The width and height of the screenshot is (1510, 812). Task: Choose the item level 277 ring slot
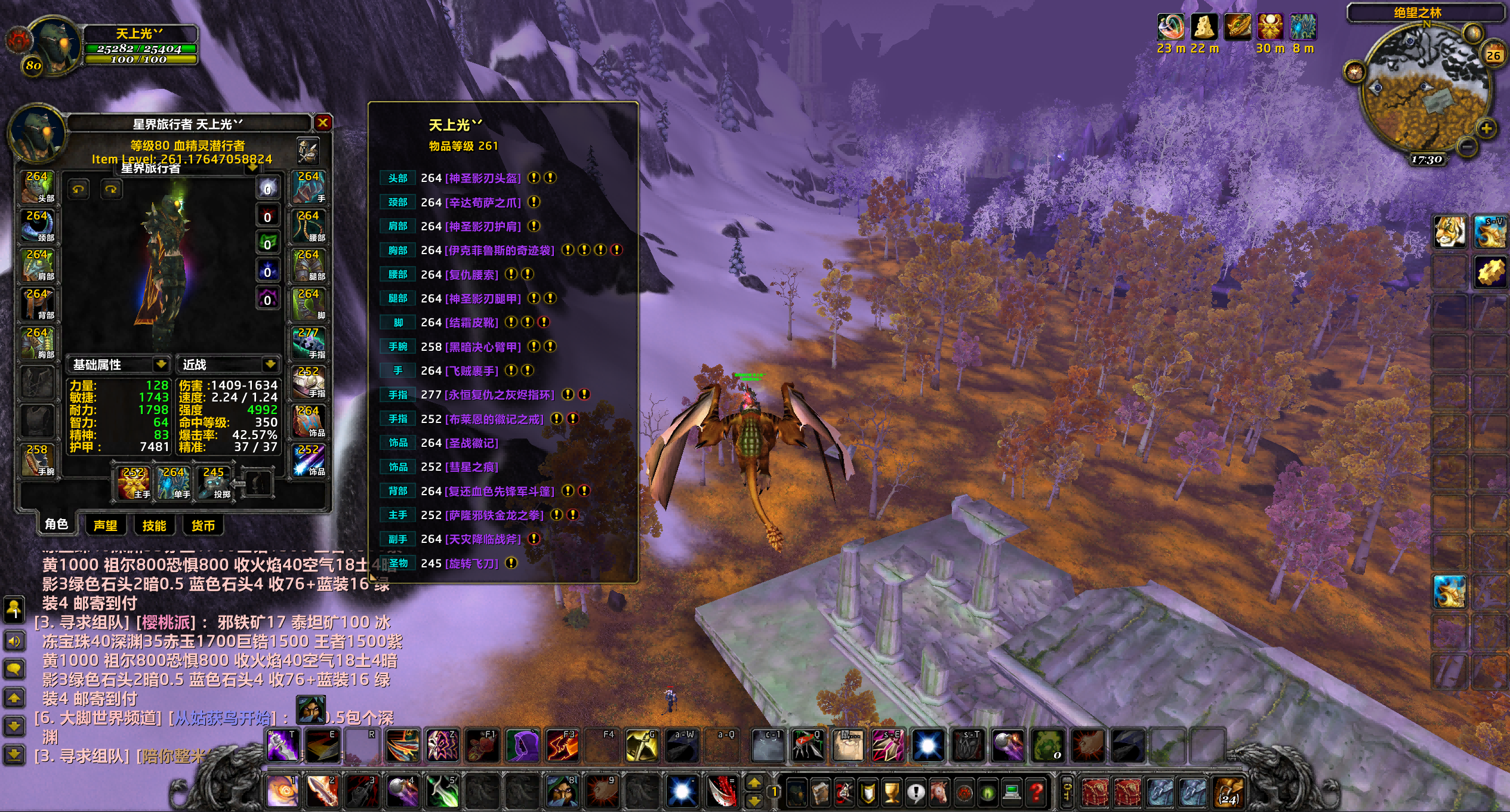(x=309, y=343)
